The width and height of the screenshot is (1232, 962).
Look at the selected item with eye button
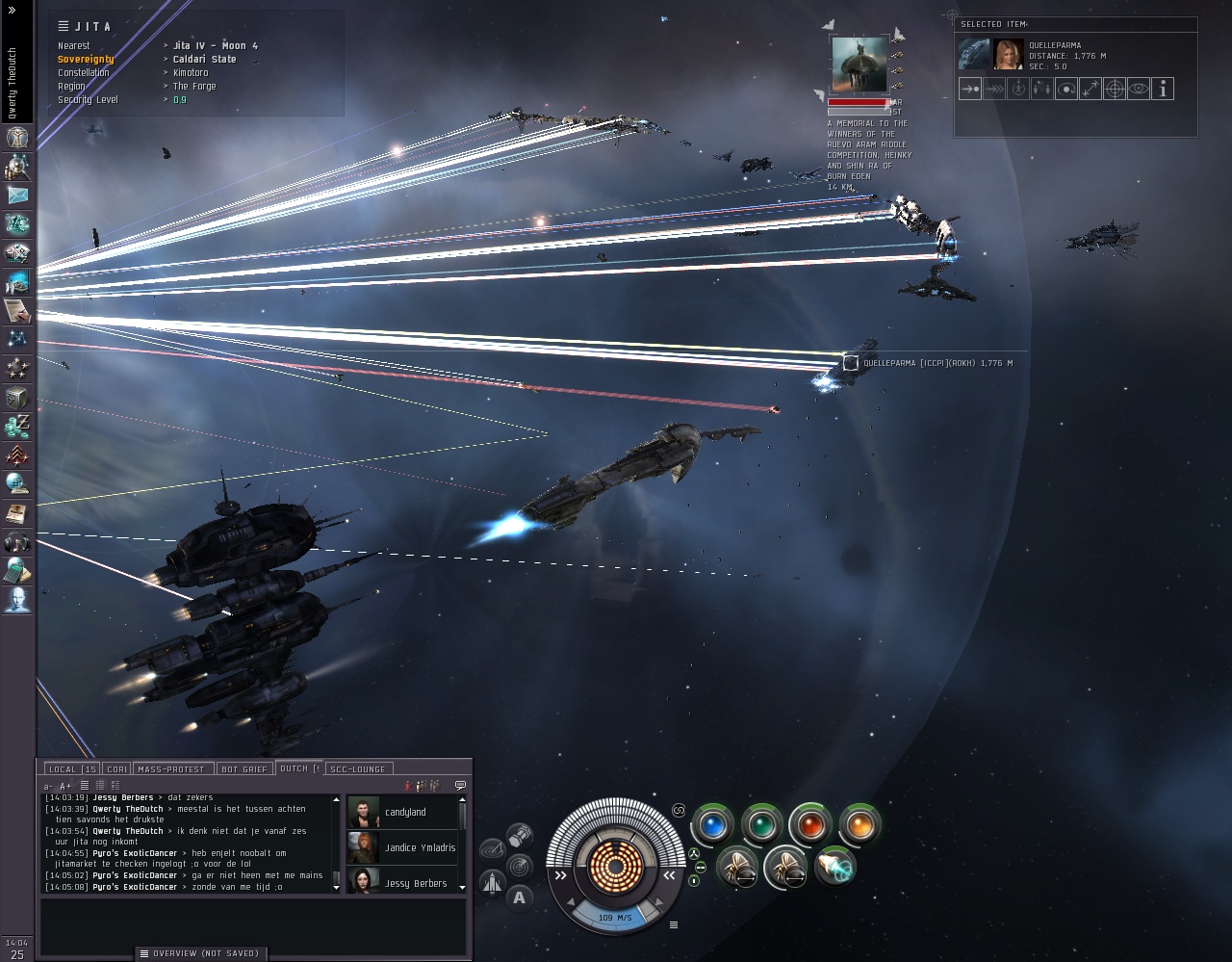tap(1139, 90)
